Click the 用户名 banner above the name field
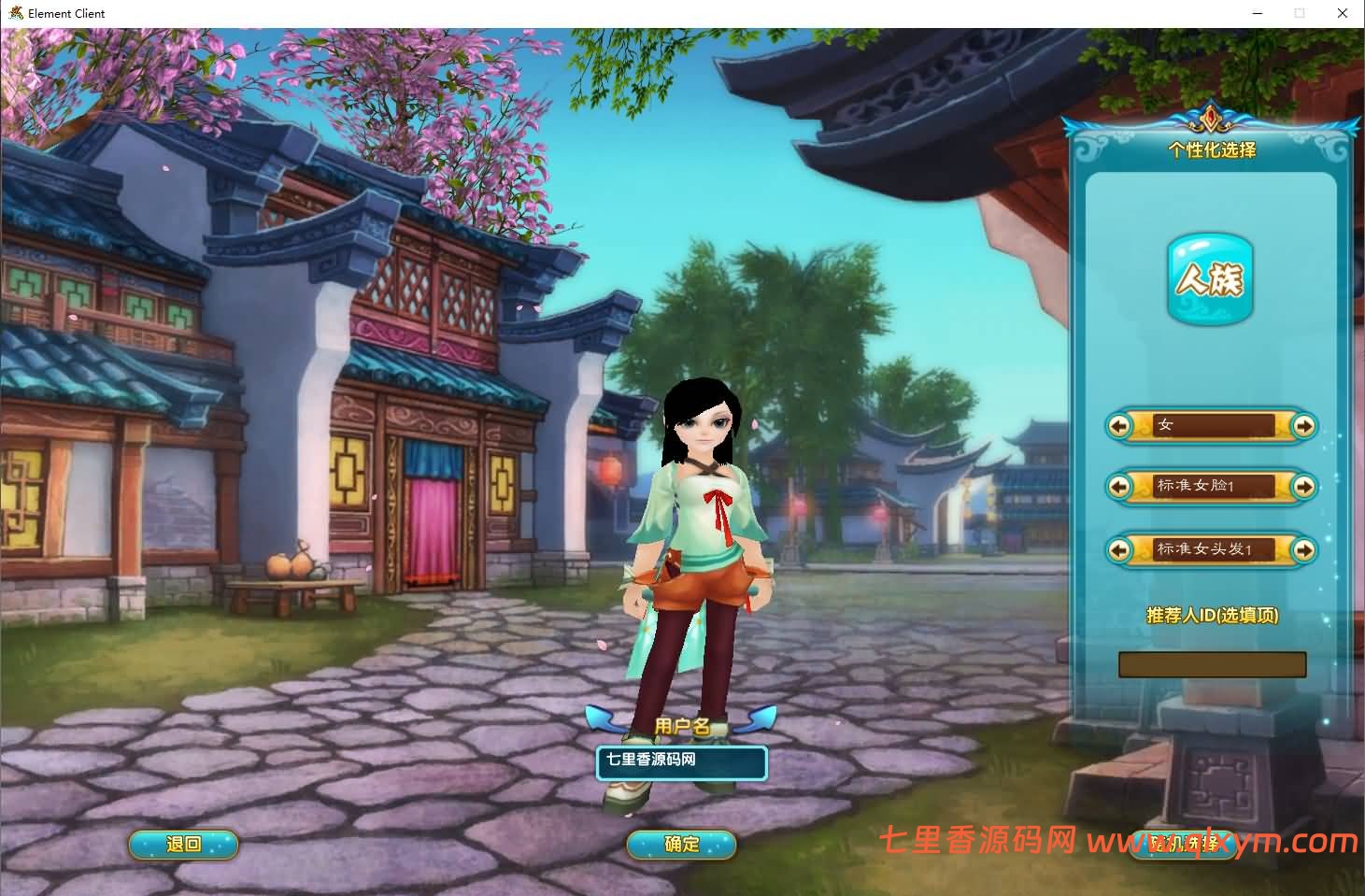The image size is (1365, 896). click(x=681, y=725)
